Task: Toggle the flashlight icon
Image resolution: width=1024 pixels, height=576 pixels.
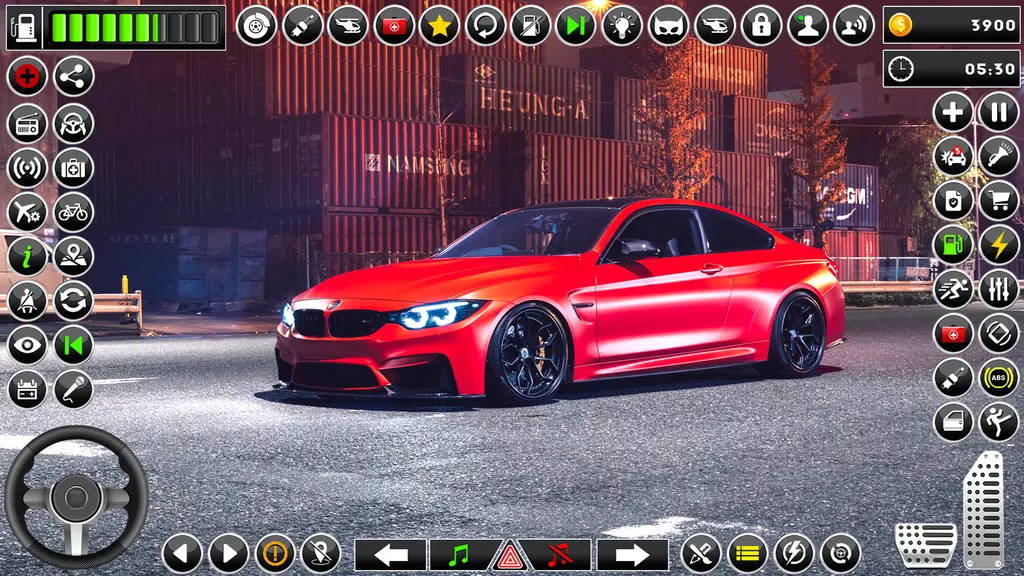Action: 998,155
